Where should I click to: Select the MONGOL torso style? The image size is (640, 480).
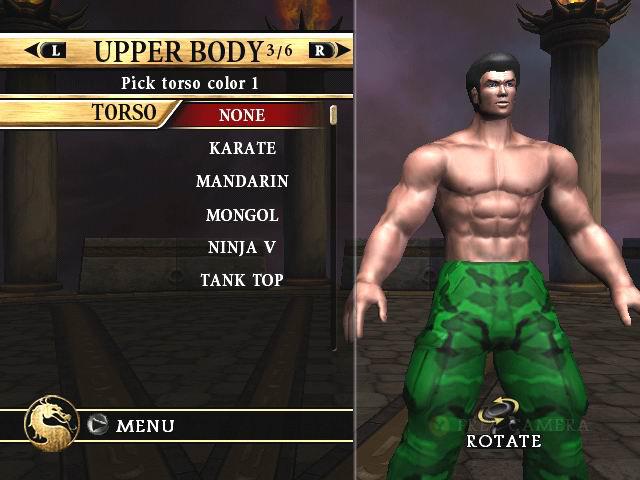click(242, 214)
